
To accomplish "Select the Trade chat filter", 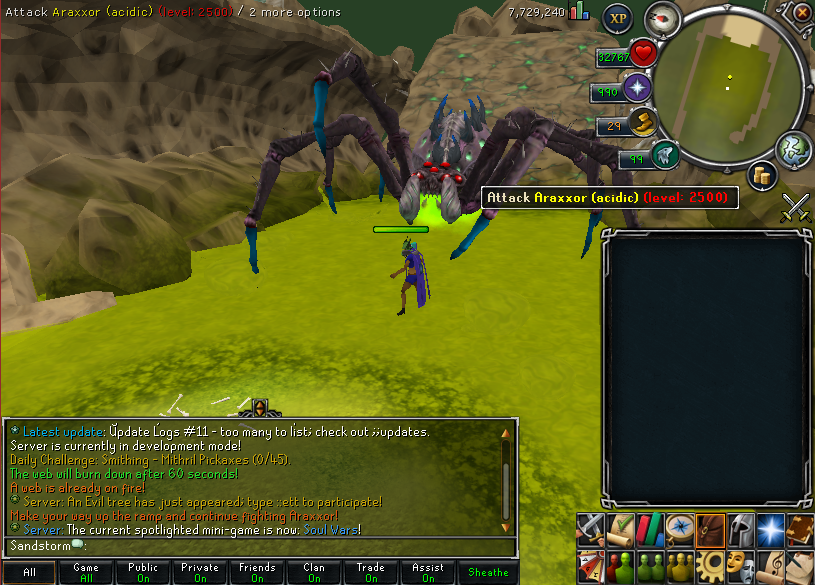I will pyautogui.click(x=371, y=573).
